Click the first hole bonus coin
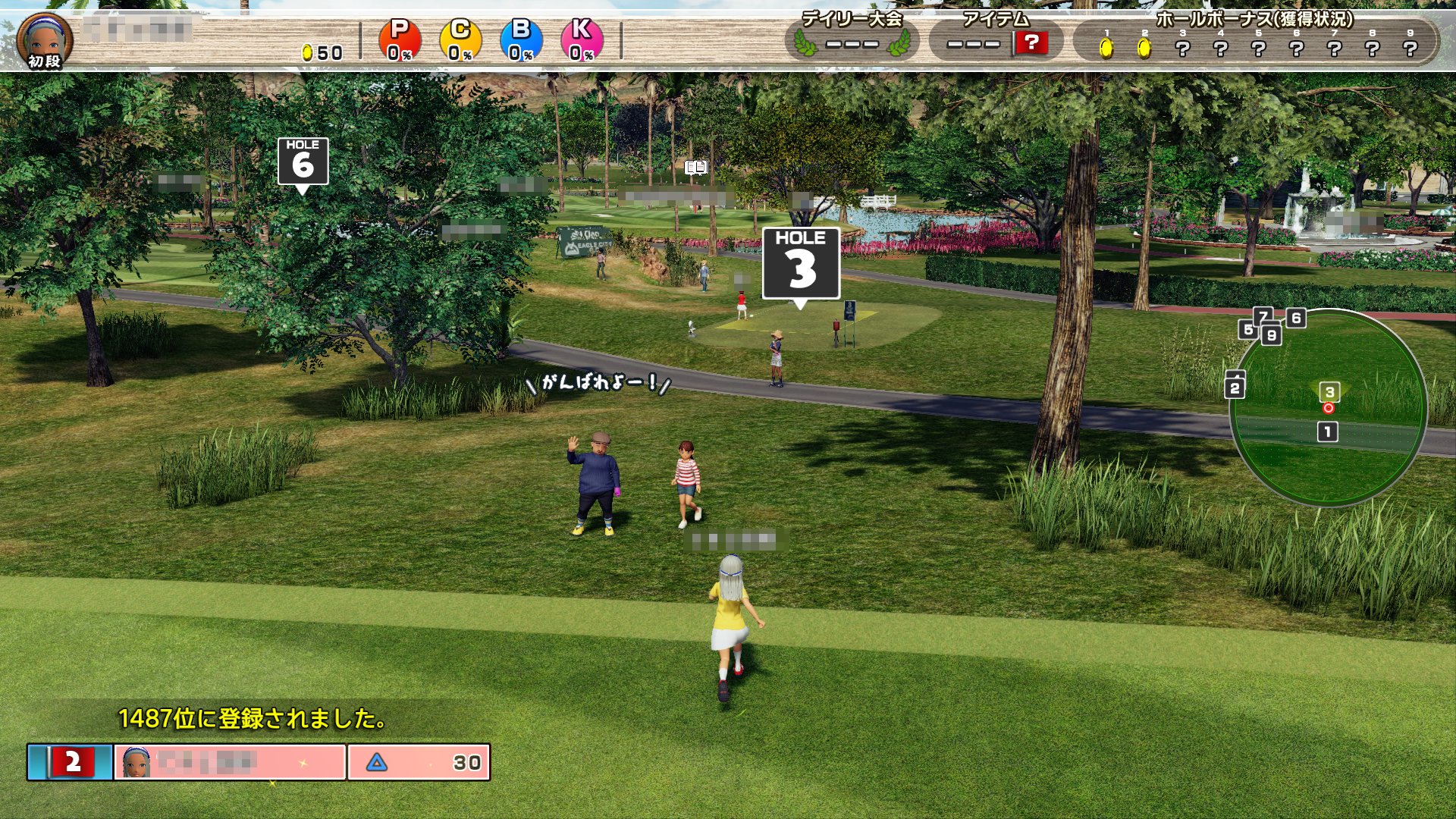The height and width of the screenshot is (819, 1456). pos(1106,49)
